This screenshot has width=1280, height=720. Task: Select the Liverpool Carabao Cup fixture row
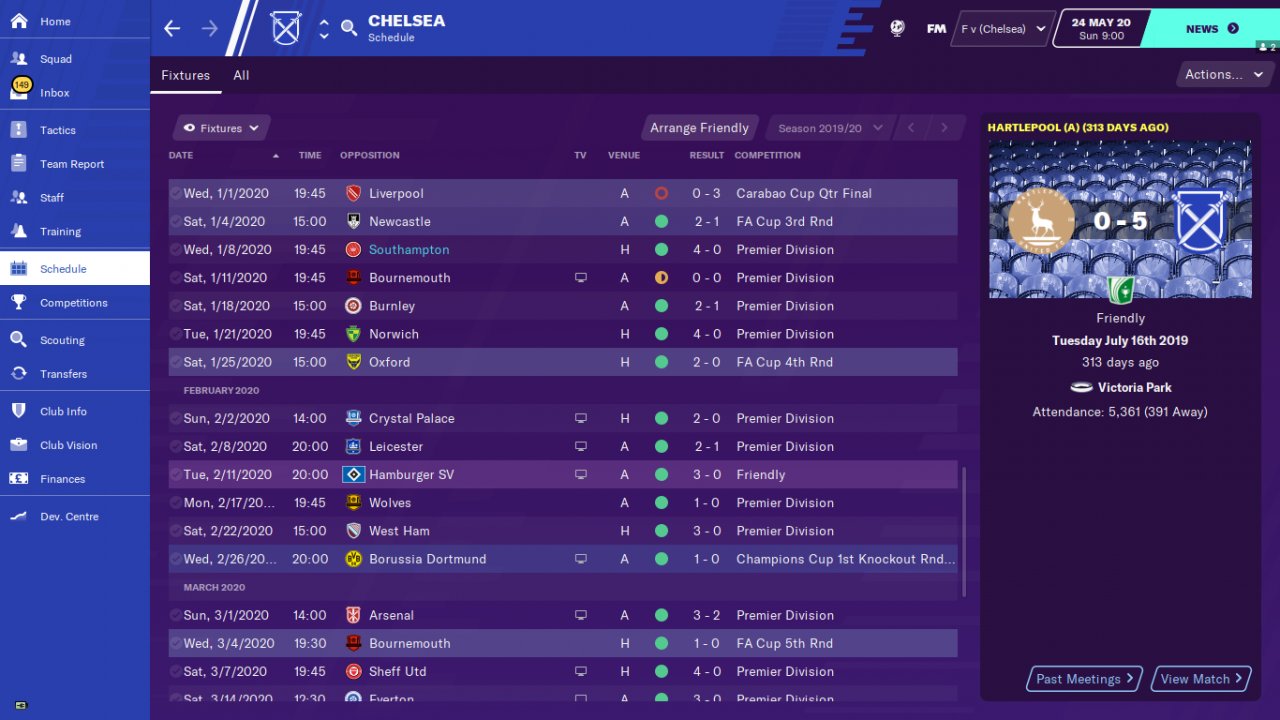click(x=562, y=193)
